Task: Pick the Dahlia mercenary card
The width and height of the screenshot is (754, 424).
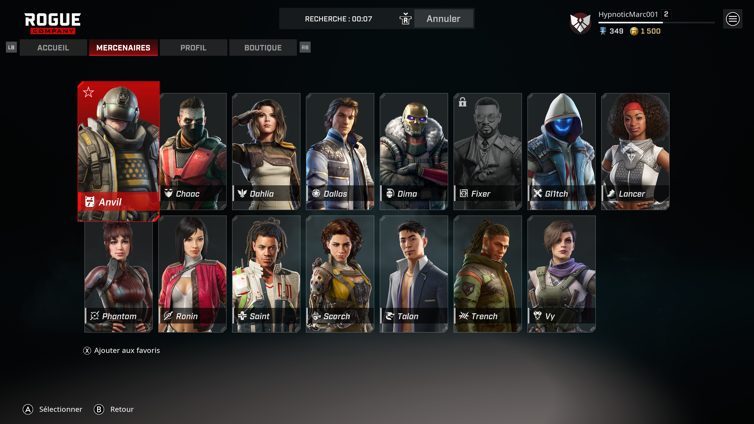Action: click(x=266, y=150)
